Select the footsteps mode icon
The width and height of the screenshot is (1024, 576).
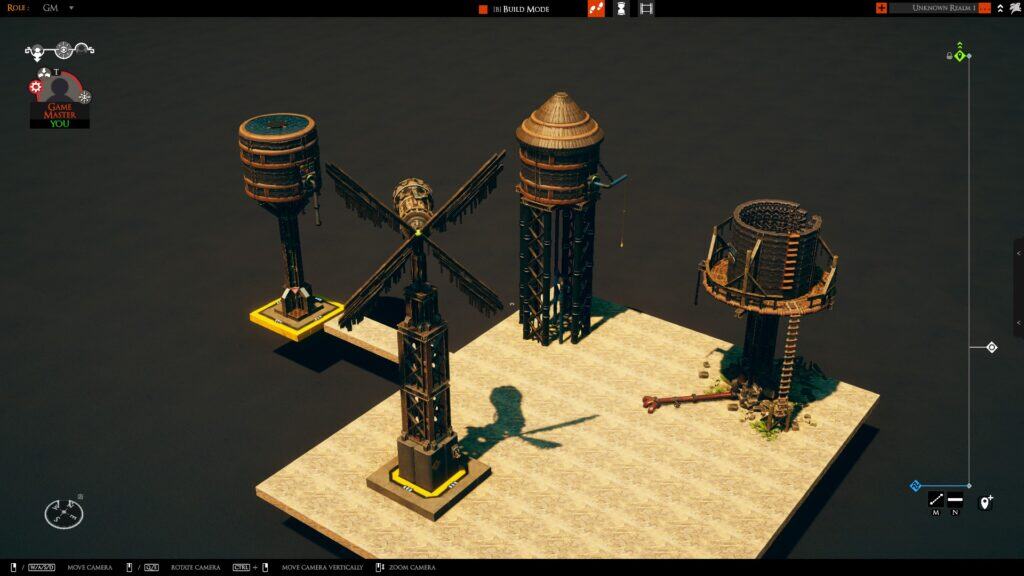coord(596,9)
